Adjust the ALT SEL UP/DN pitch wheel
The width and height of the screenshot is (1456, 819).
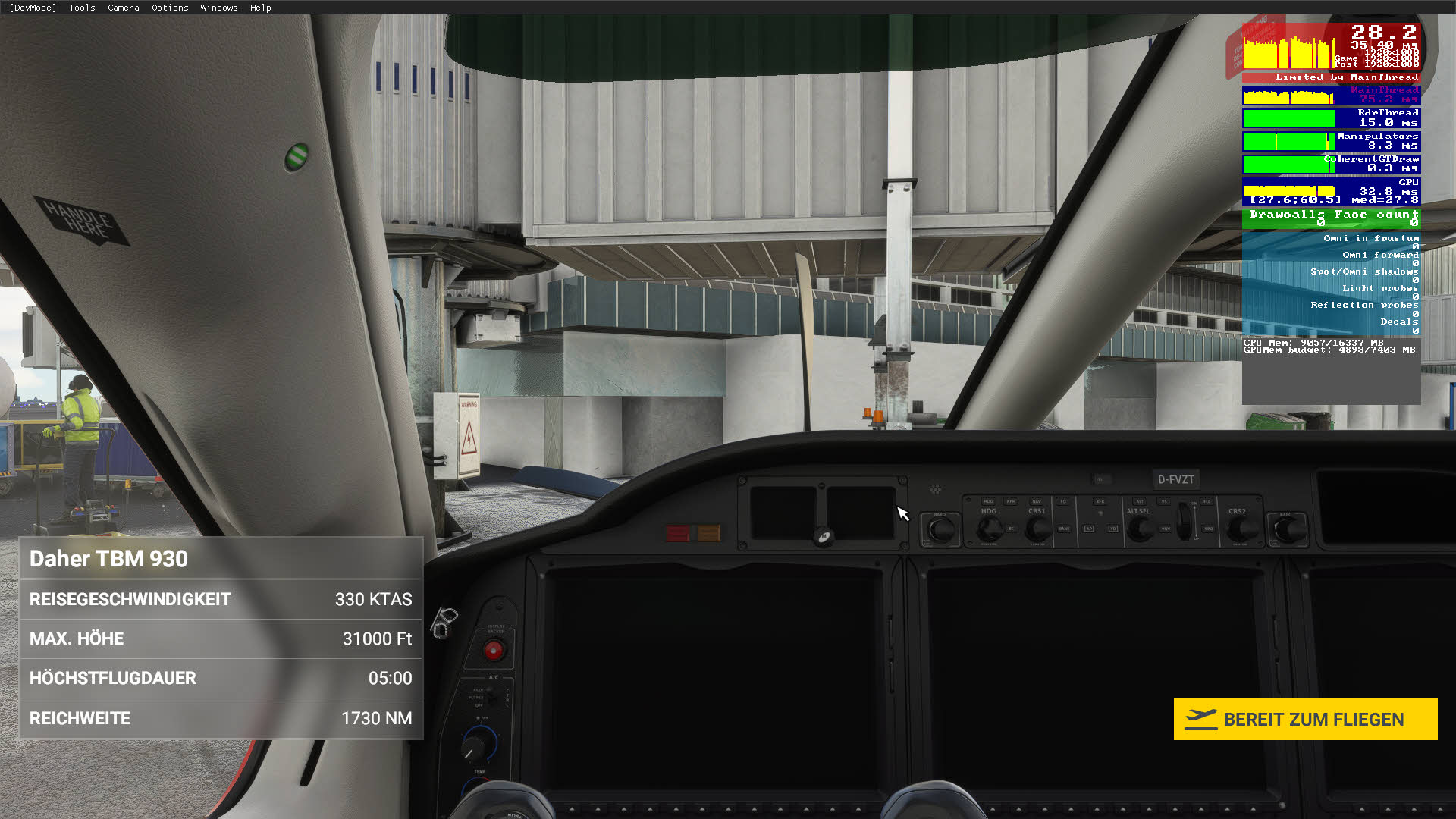[x=1183, y=521]
